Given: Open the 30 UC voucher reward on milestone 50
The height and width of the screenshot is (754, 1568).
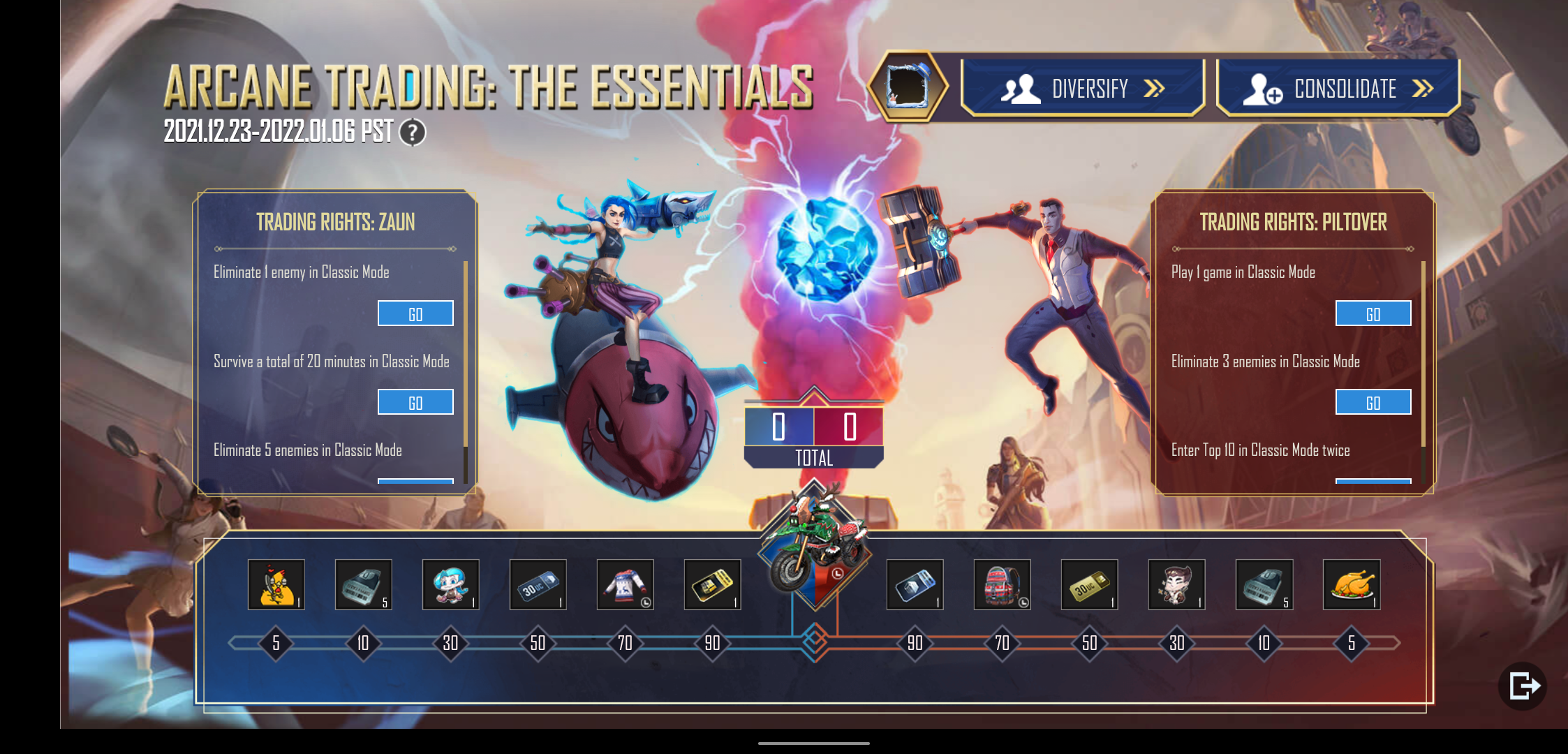Looking at the screenshot, I should (x=538, y=585).
